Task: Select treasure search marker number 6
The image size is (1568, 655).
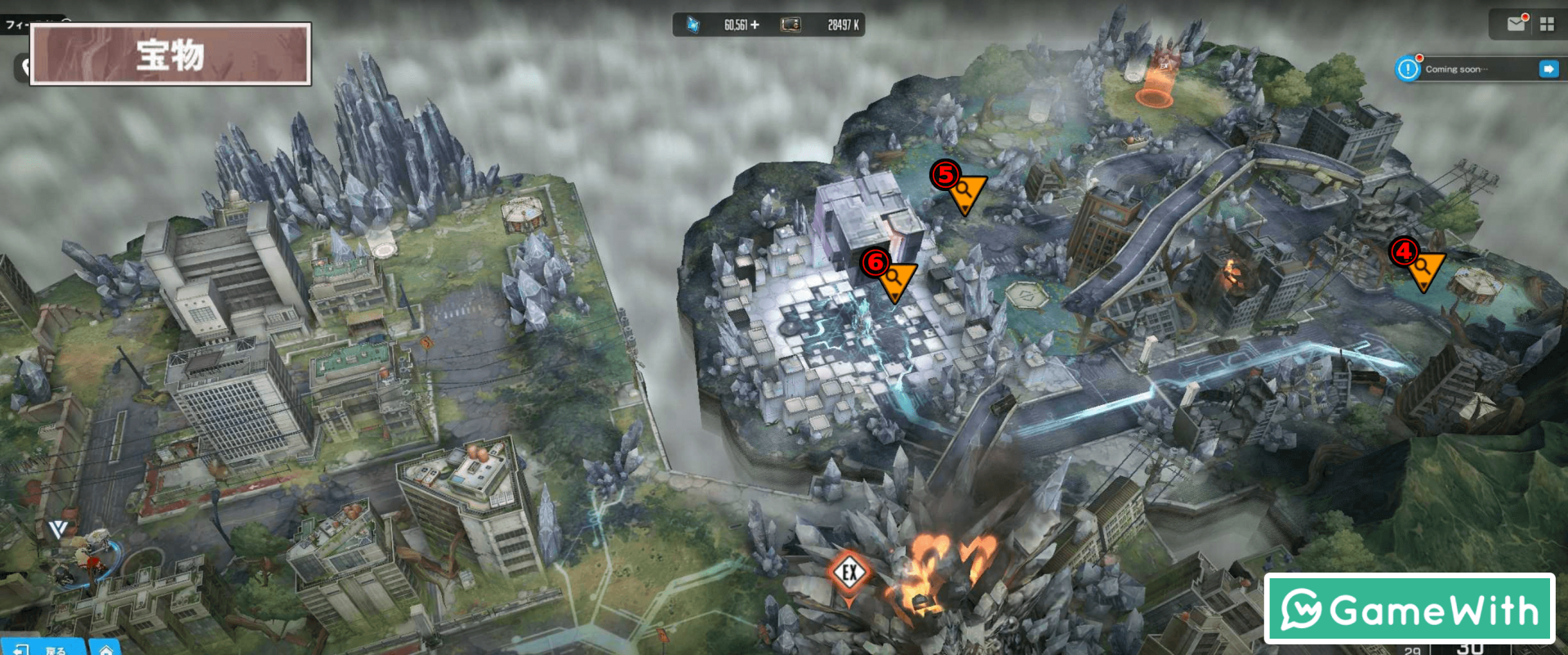Action: pyautogui.click(x=895, y=280)
